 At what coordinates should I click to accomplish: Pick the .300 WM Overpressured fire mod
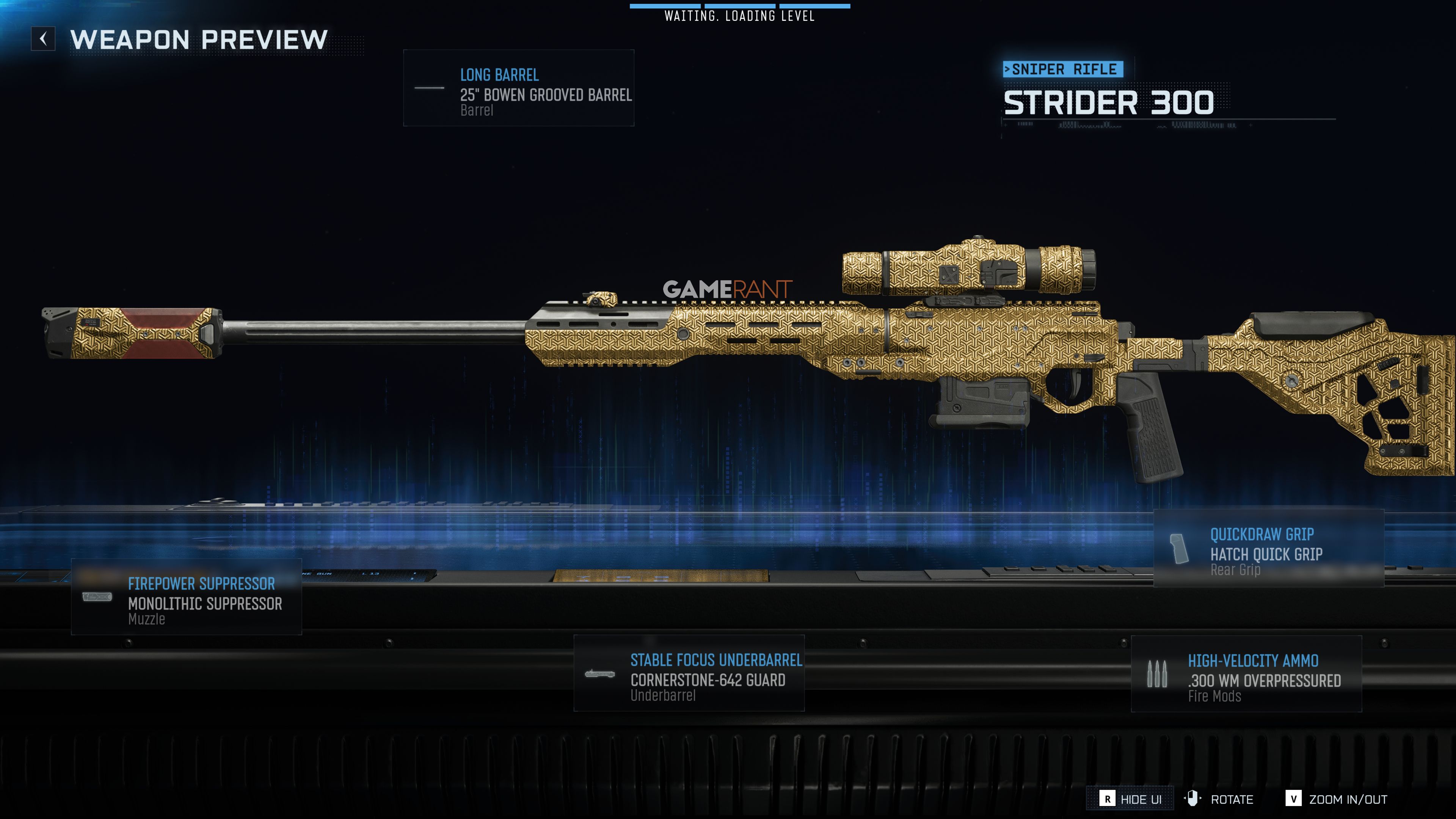tap(1246, 674)
